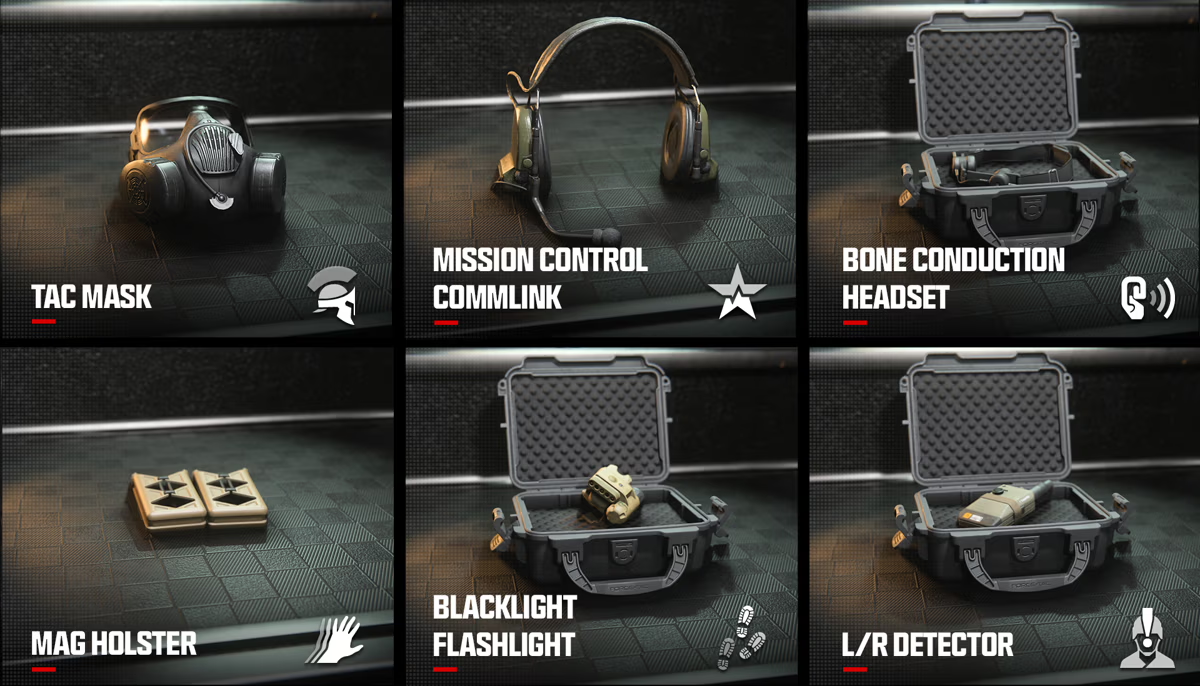
Task: Select the Tac Mask gear tile
Action: pyautogui.click(x=196, y=170)
